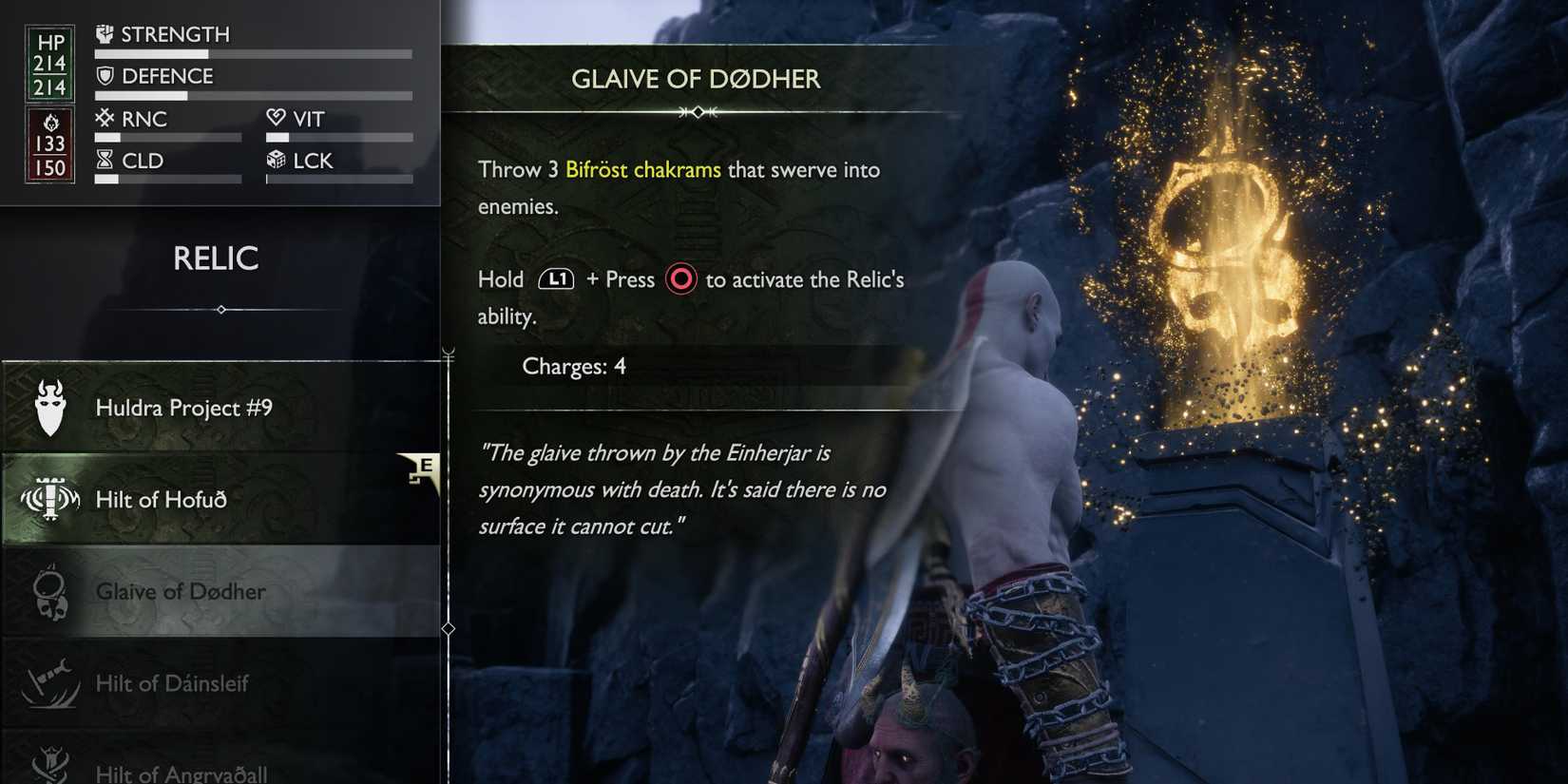Image resolution: width=1568 pixels, height=784 pixels.
Task: Select the Glaive of Dødher title header
Action: [696, 80]
